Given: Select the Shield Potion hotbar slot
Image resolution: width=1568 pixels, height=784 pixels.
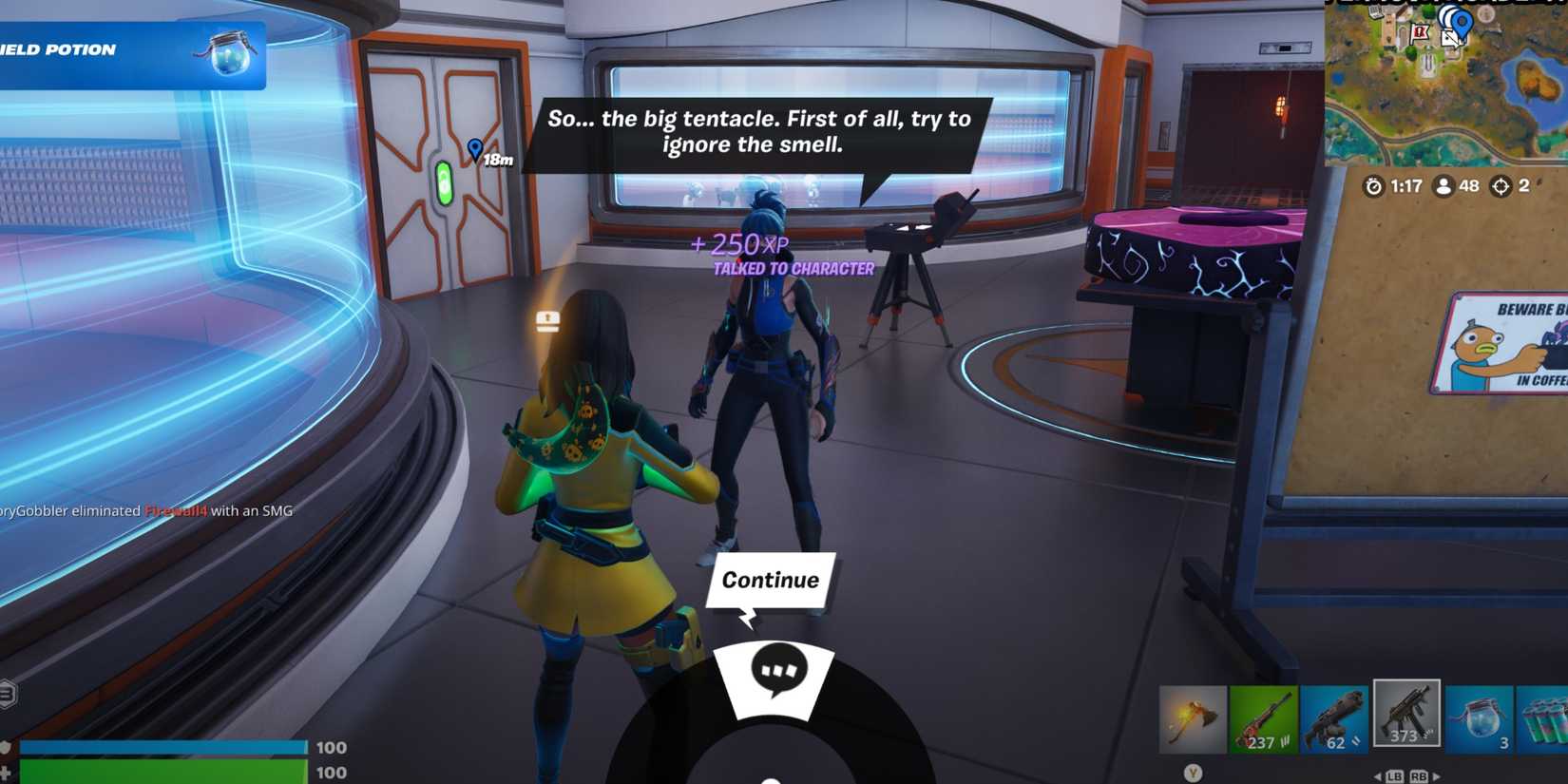Looking at the screenshot, I should click(x=1478, y=717).
